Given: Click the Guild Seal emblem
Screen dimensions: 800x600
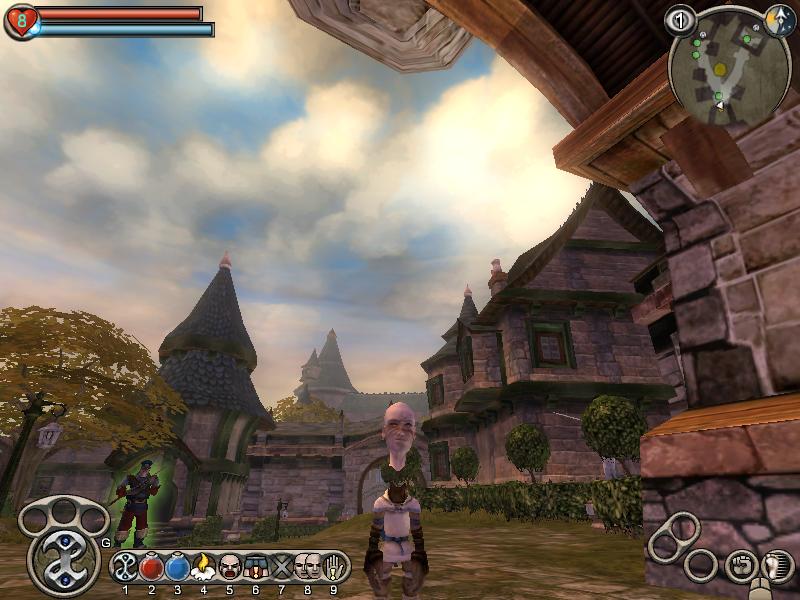Looking at the screenshot, I should coord(64,562).
